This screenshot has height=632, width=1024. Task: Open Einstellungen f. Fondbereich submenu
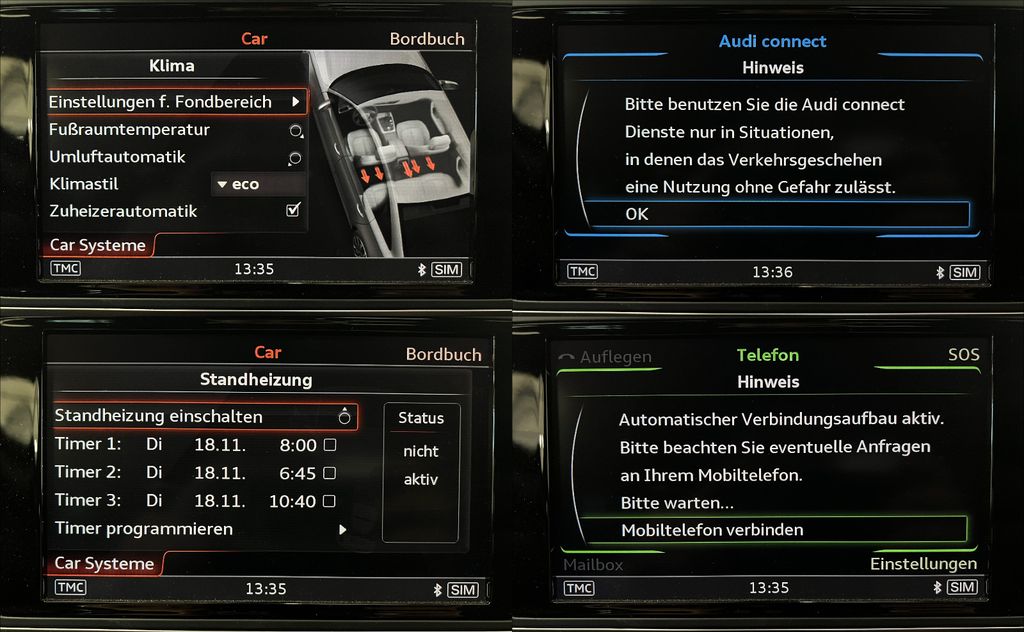click(x=176, y=102)
